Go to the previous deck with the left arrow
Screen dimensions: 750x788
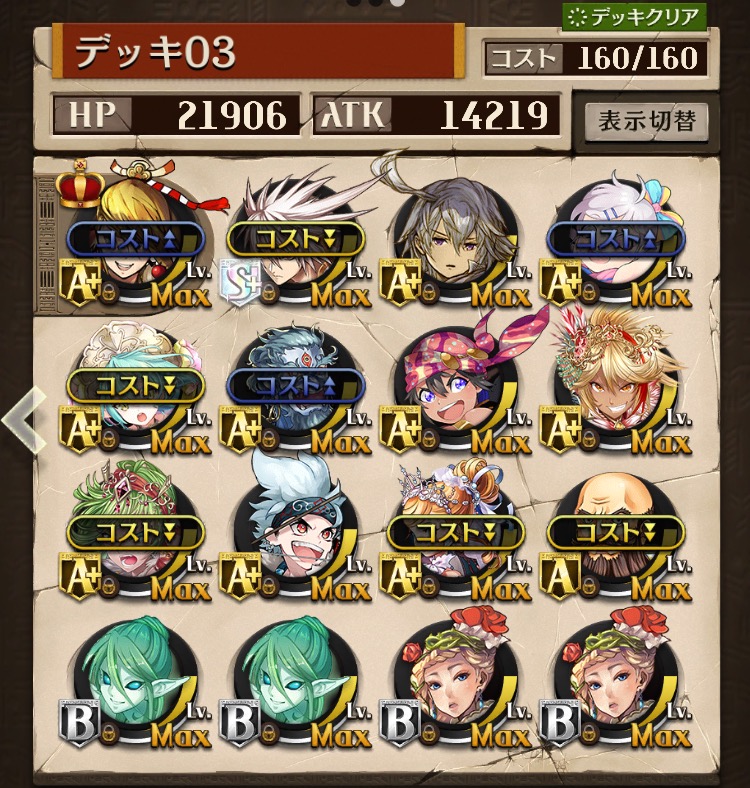[20, 421]
